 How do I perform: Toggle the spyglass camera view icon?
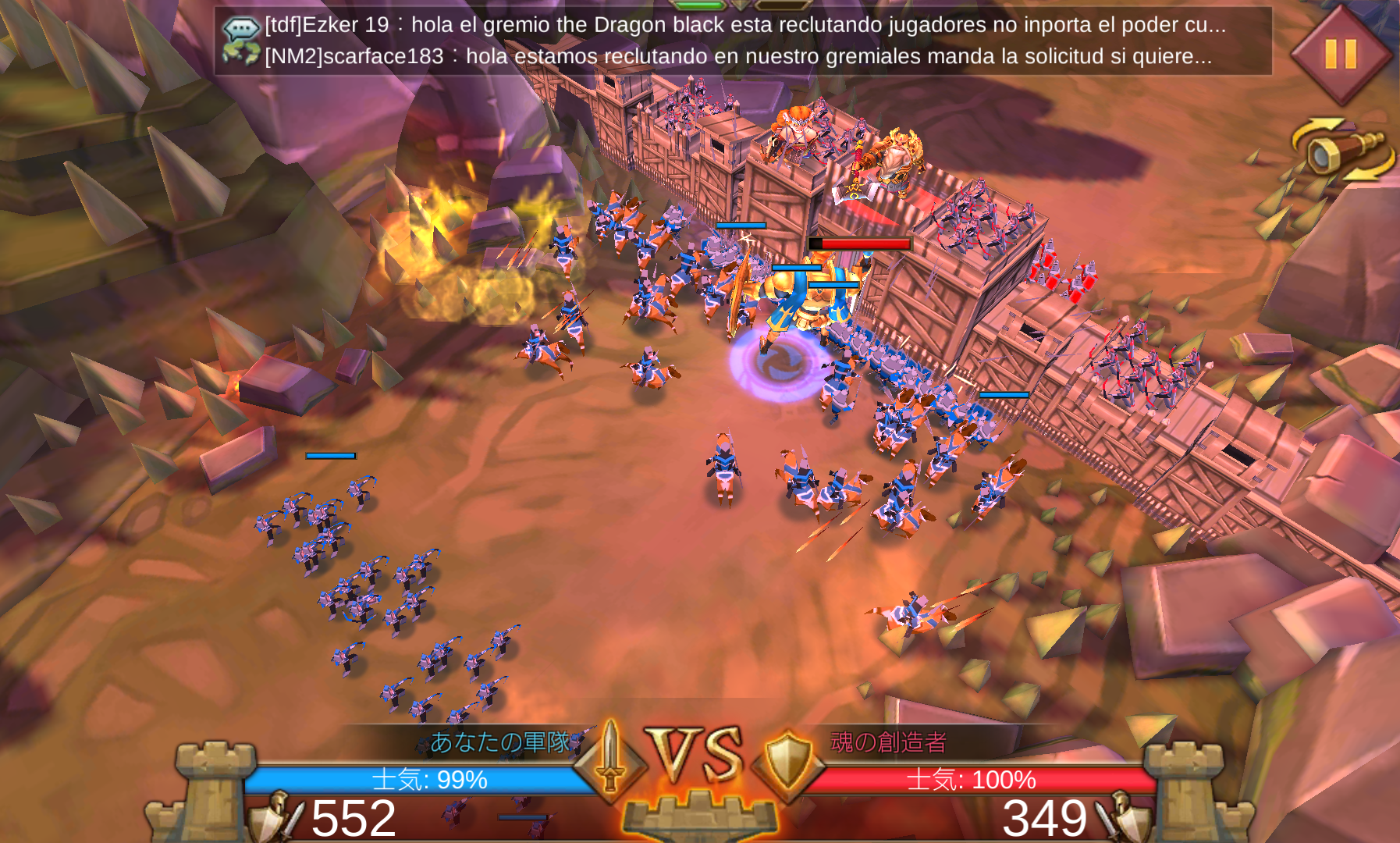click(1342, 149)
